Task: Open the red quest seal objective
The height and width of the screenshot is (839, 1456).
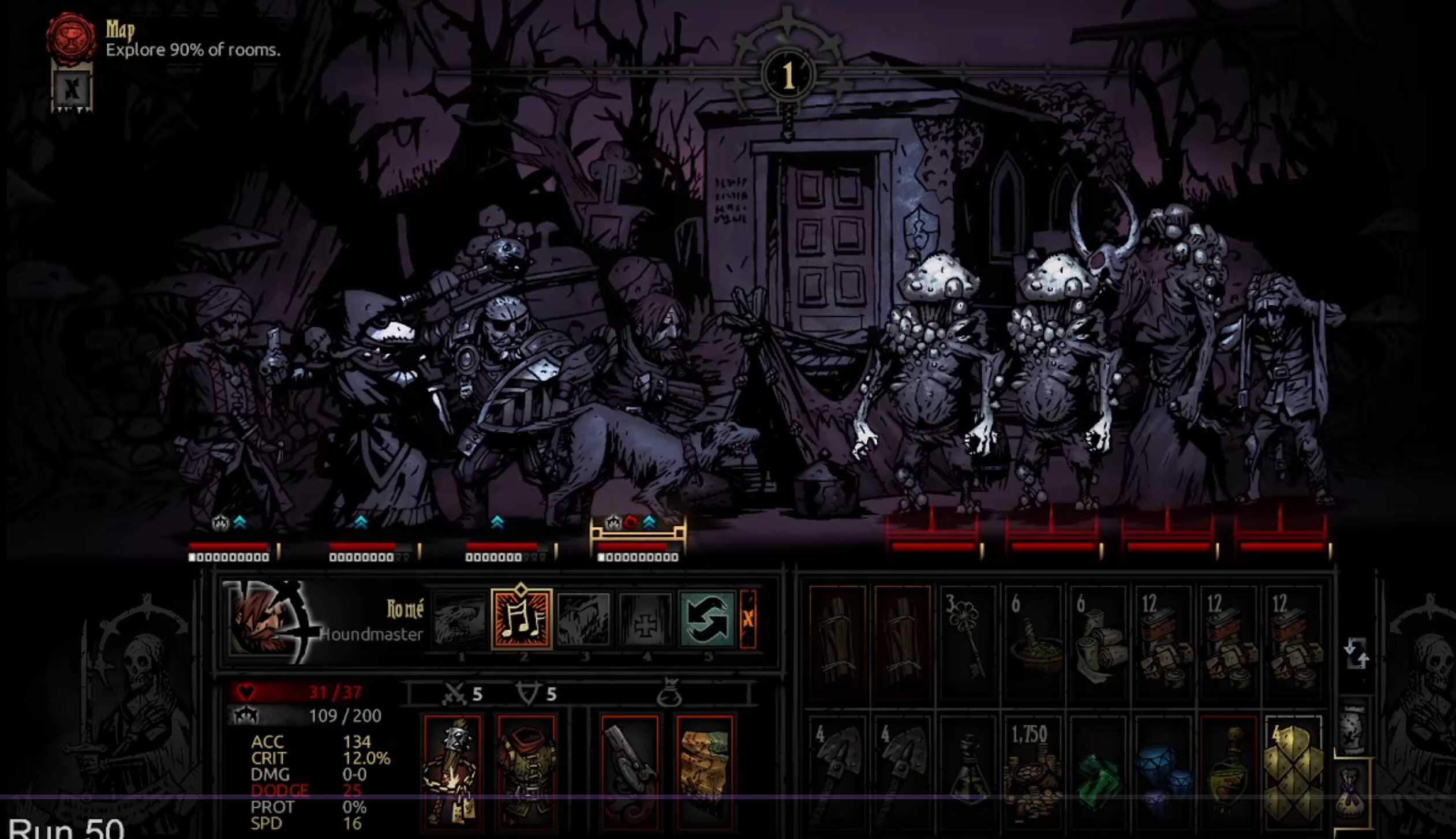Action: [x=72, y=36]
